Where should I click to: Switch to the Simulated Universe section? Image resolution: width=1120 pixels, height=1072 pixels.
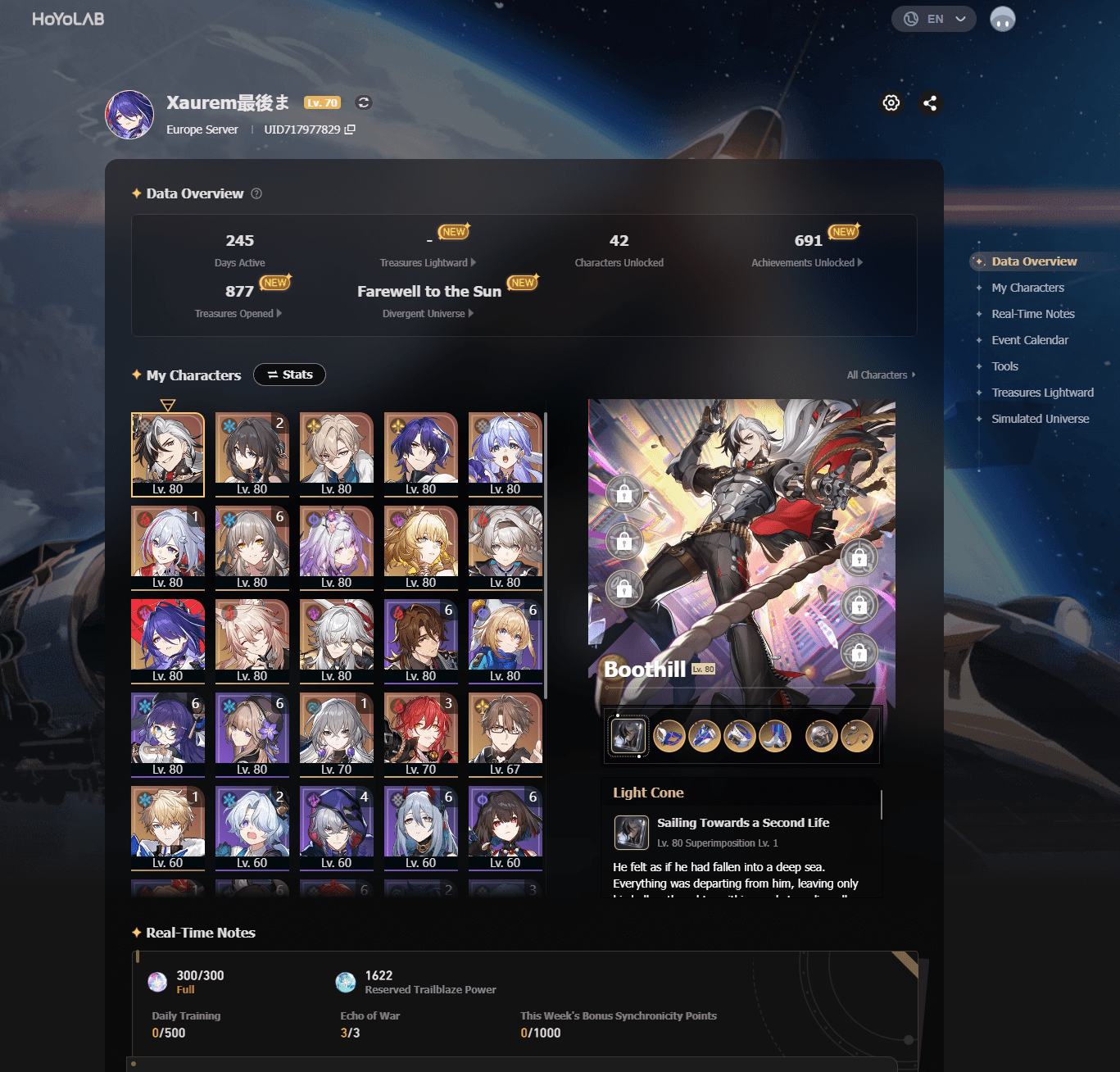[x=1040, y=418]
